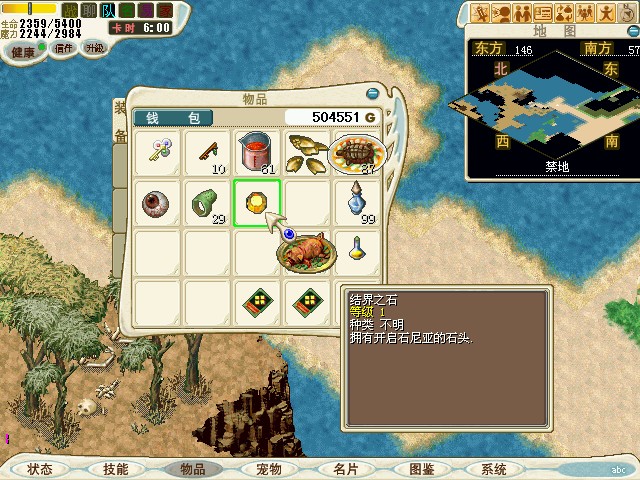Open the 状态 status menu
640x480 pixels.
pos(40,469)
